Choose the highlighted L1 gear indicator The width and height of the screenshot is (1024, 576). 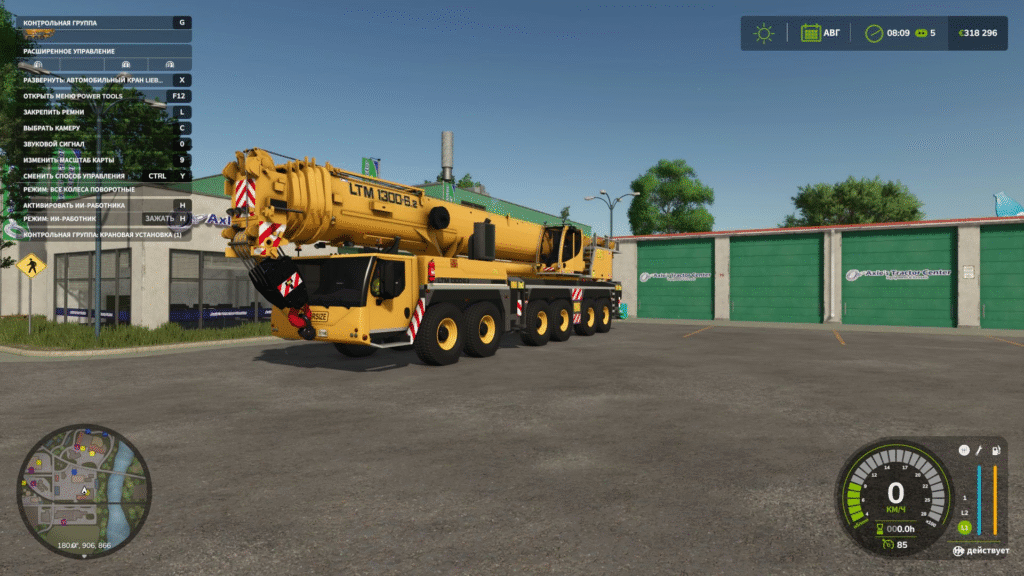[x=964, y=526]
